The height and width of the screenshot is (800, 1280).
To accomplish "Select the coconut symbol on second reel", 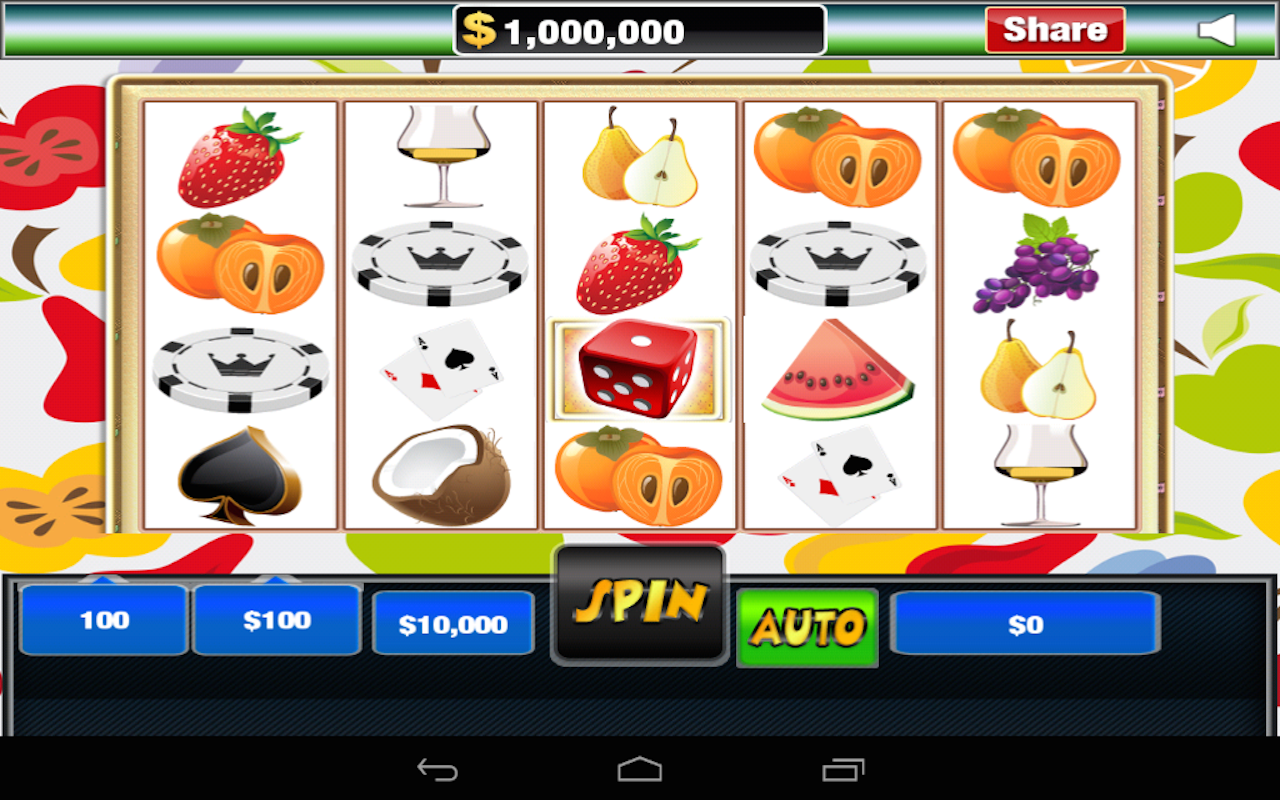I will tap(438, 470).
